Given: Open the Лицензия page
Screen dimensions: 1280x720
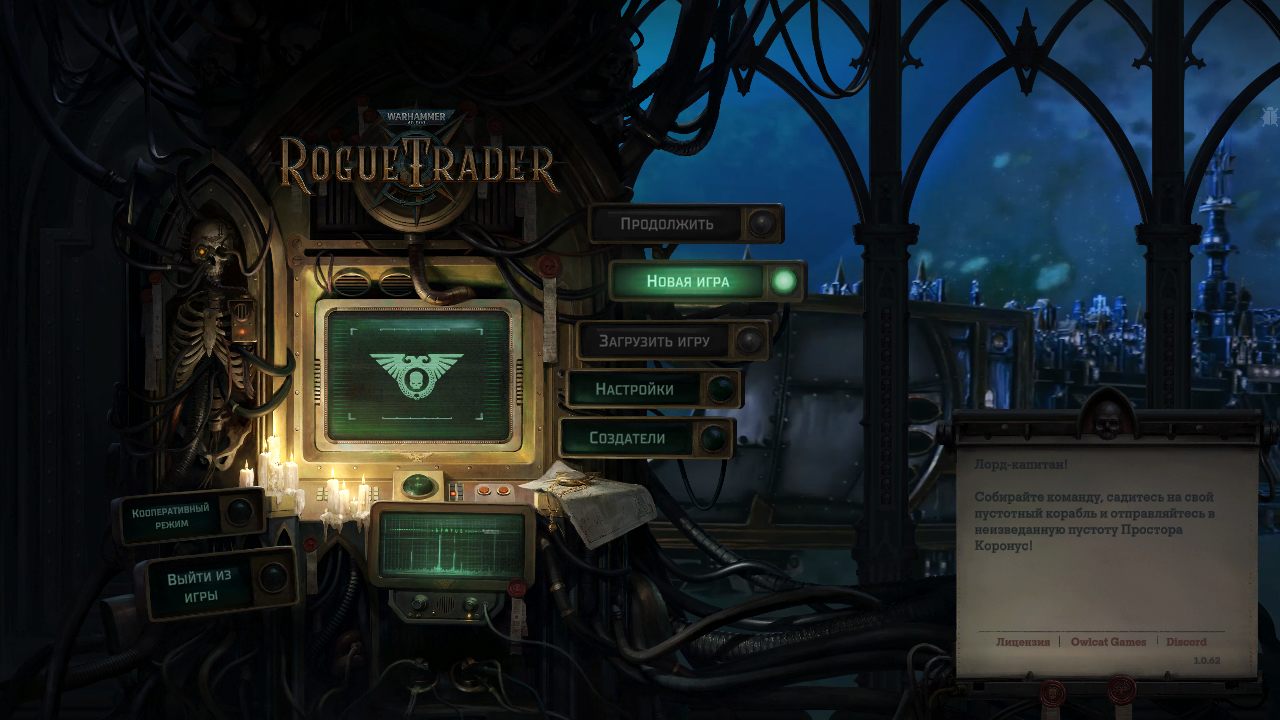Looking at the screenshot, I should 1021,641.
